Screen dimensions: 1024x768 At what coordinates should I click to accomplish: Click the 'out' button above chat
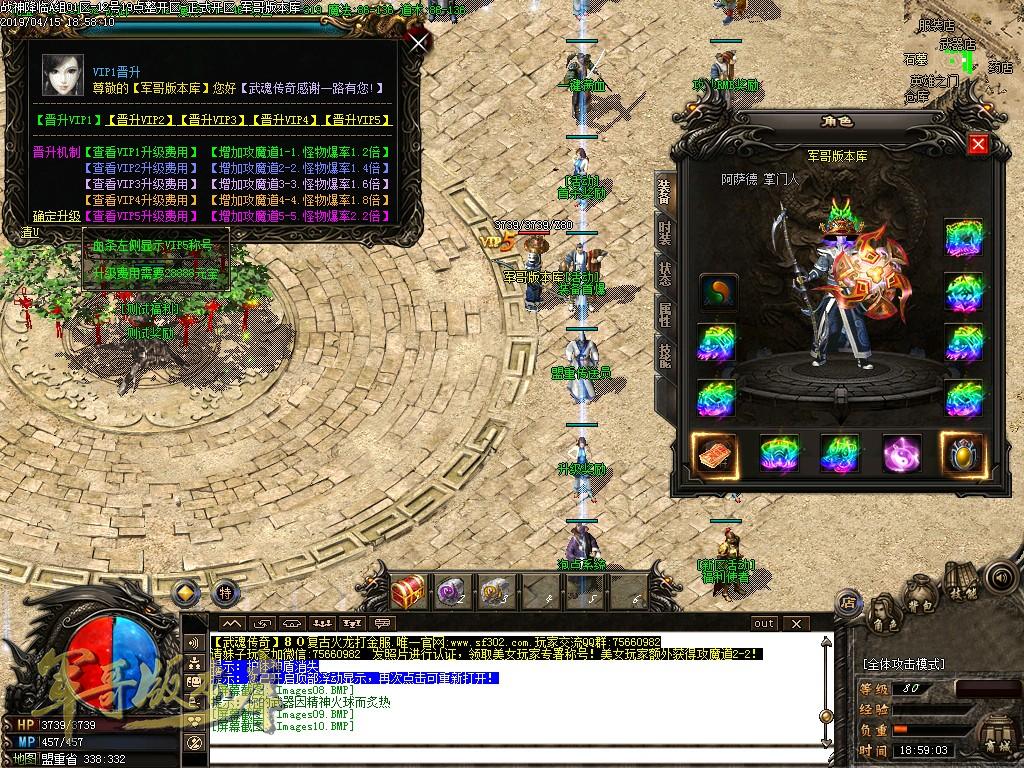tap(764, 624)
